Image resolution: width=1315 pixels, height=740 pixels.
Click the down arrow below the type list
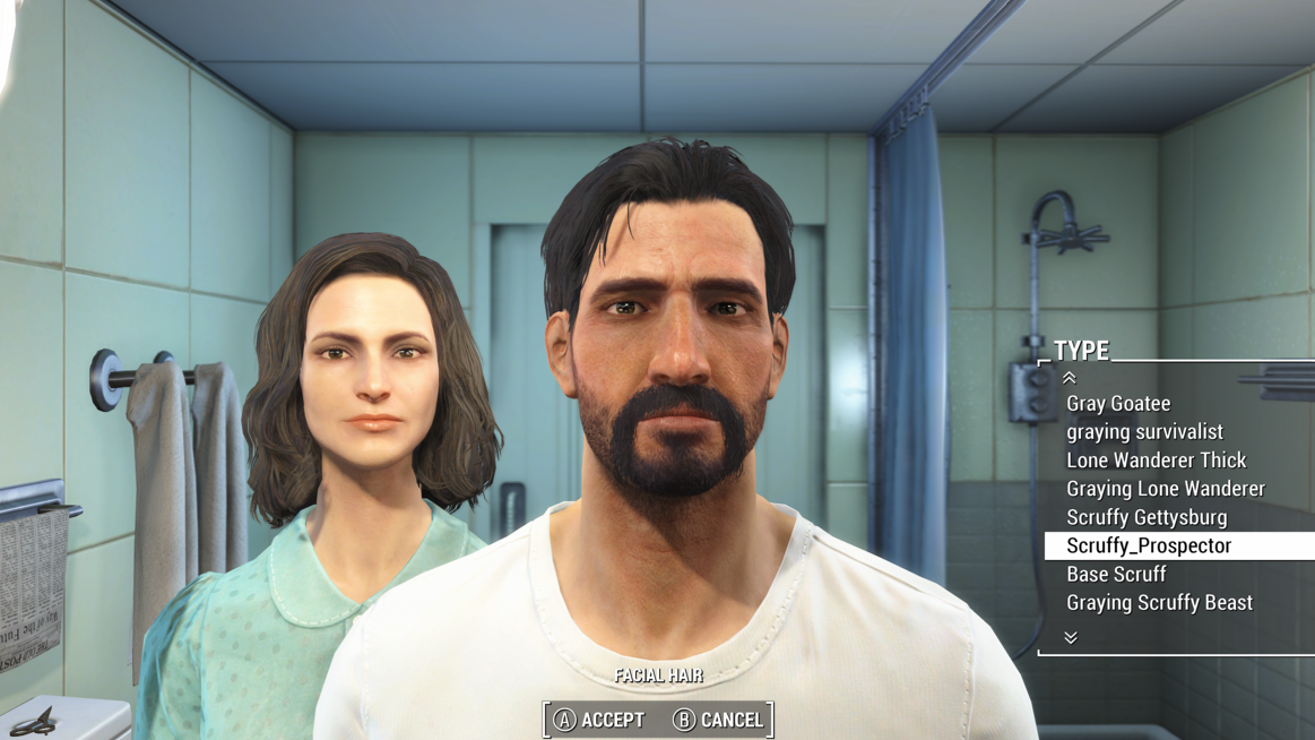[1070, 637]
